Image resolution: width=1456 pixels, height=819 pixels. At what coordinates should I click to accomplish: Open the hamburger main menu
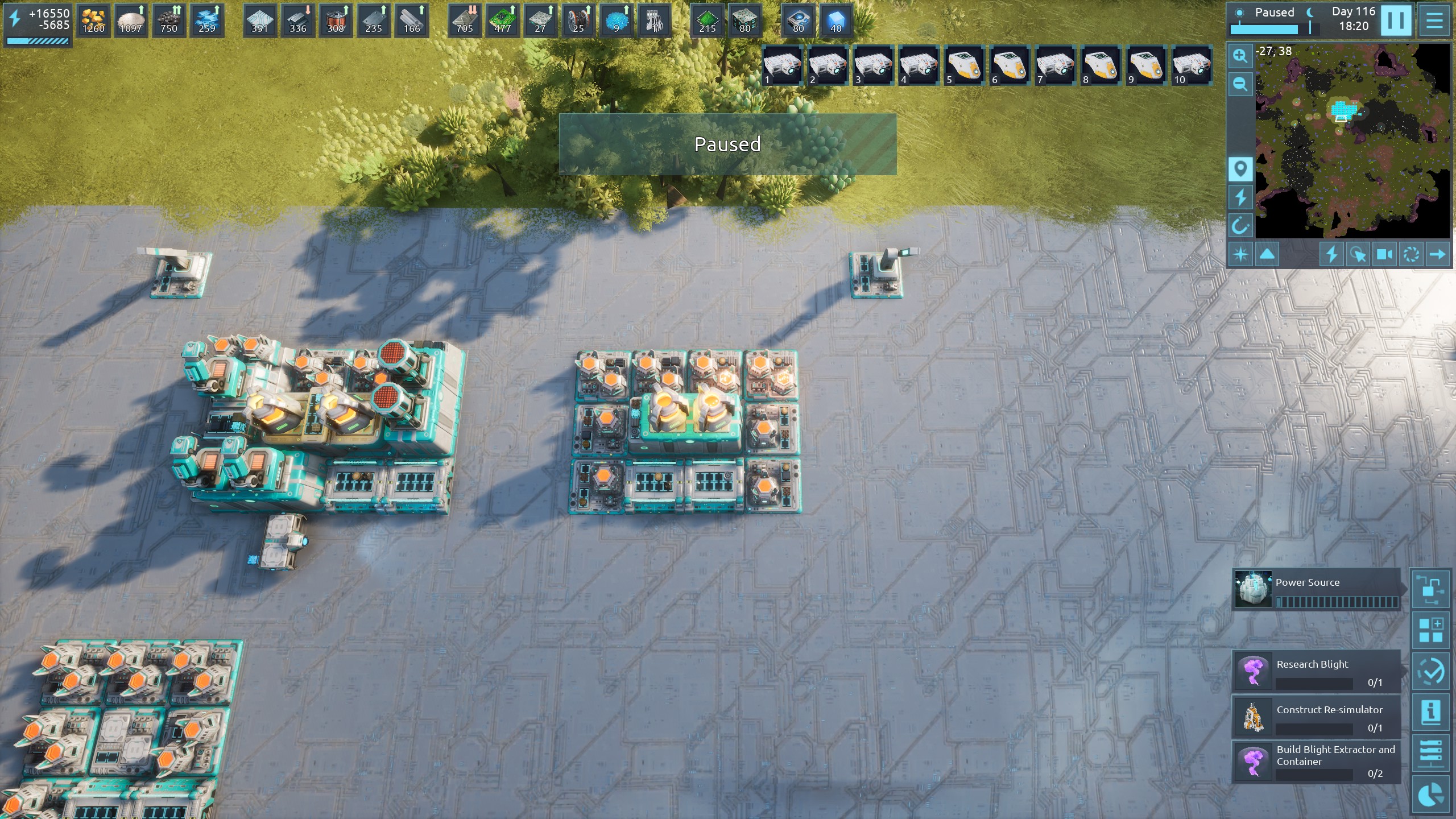coord(1434,21)
